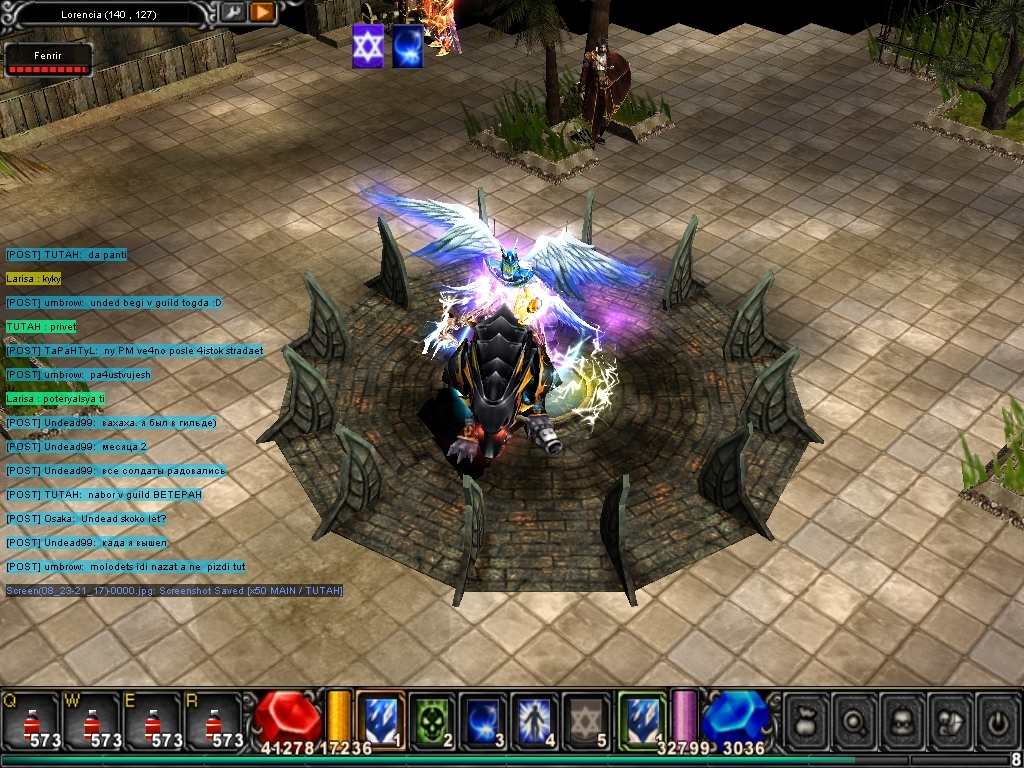Screen dimensions: 1024x768
Task: Open the face icon menu button
Action: (x=902, y=719)
